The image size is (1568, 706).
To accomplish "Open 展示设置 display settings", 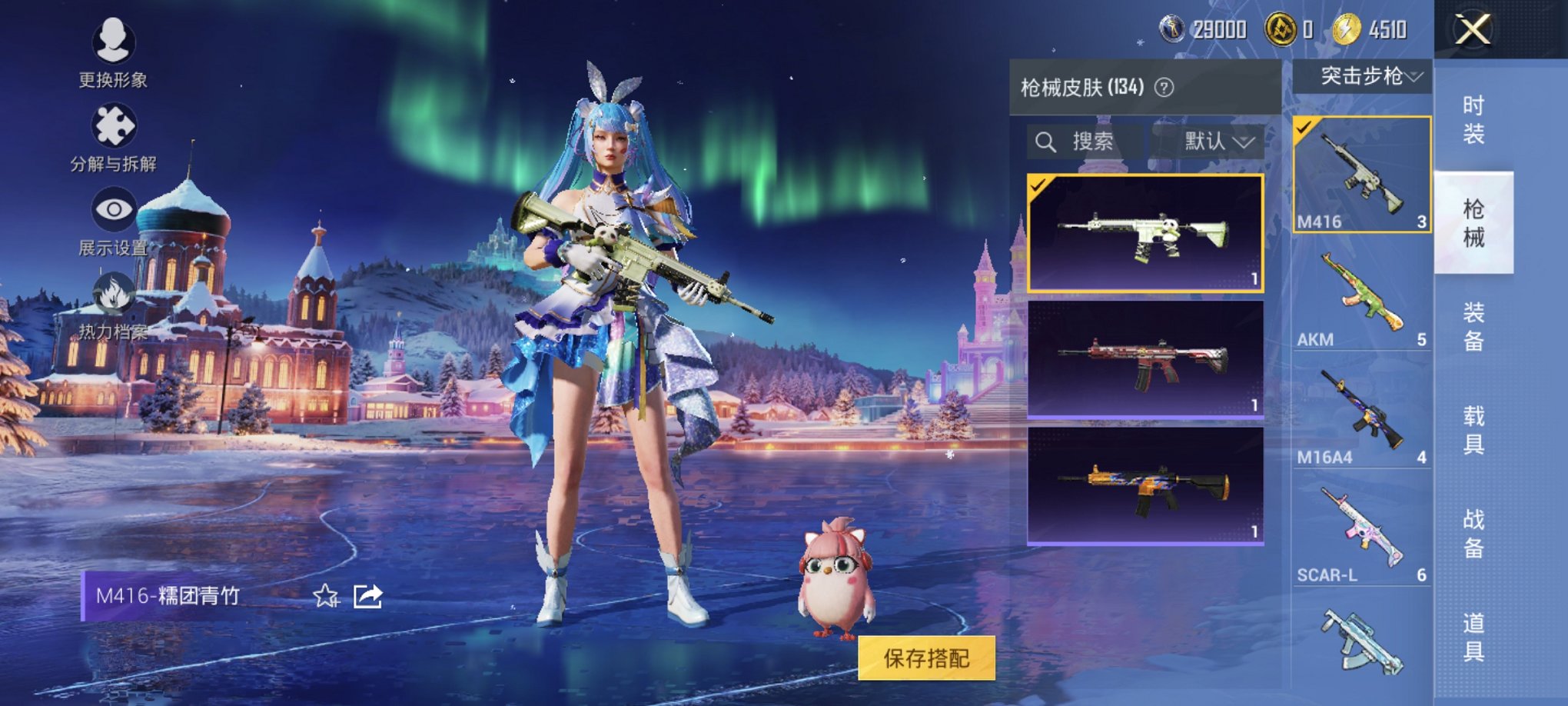I will (x=114, y=208).
